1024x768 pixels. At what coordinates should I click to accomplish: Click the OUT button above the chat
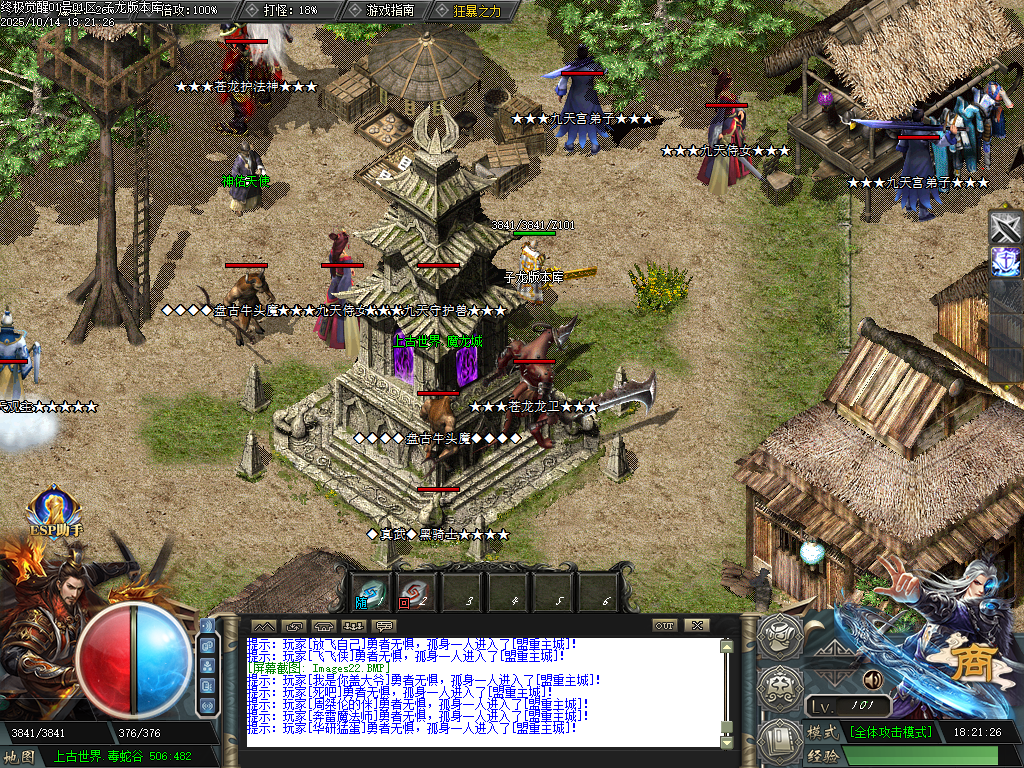tap(665, 625)
